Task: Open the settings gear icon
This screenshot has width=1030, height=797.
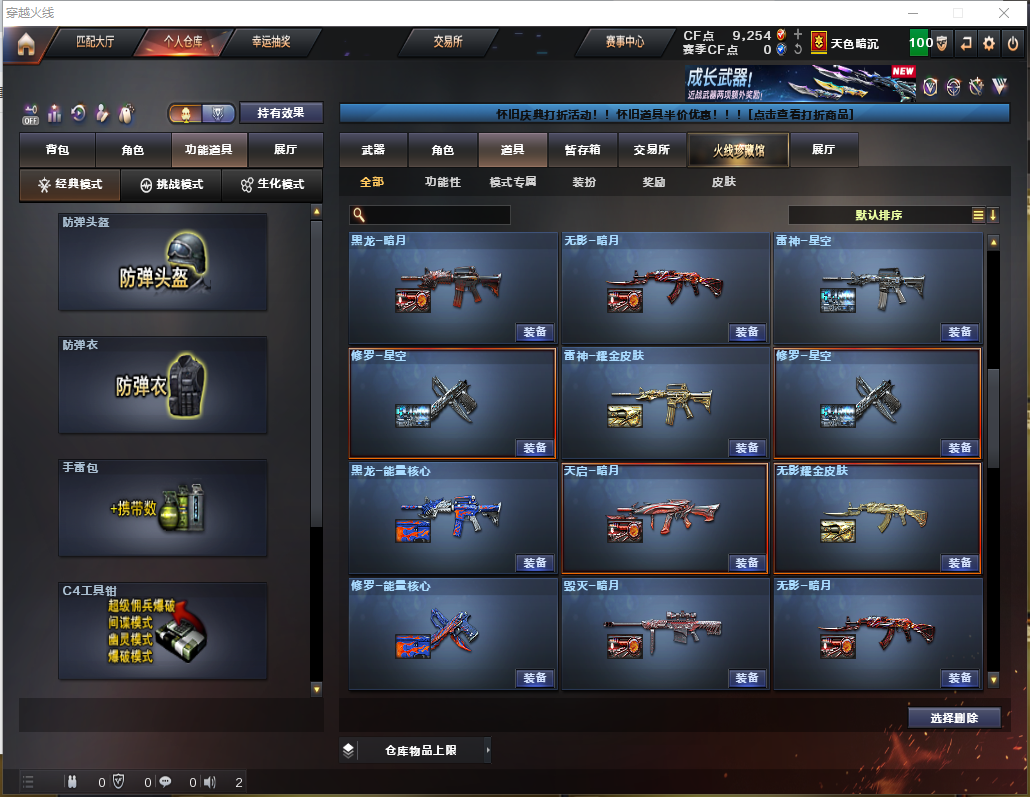Action: (x=989, y=43)
